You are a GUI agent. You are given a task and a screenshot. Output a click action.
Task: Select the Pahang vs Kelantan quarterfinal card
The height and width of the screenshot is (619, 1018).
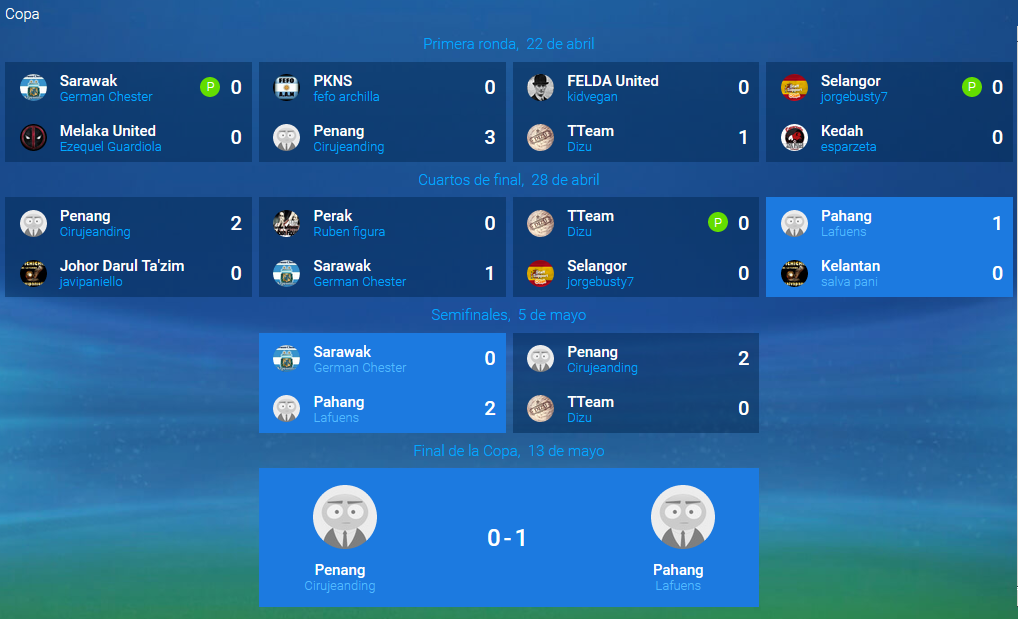890,247
